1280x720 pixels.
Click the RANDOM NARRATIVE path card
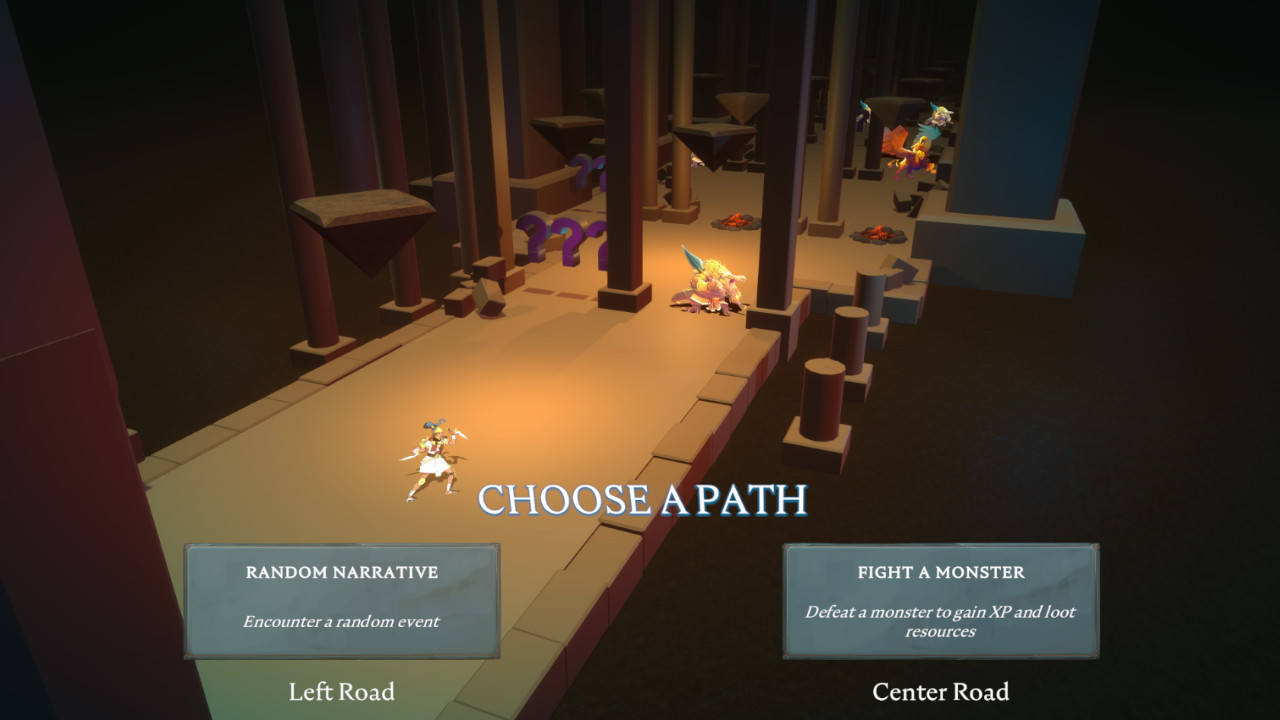tap(340, 600)
